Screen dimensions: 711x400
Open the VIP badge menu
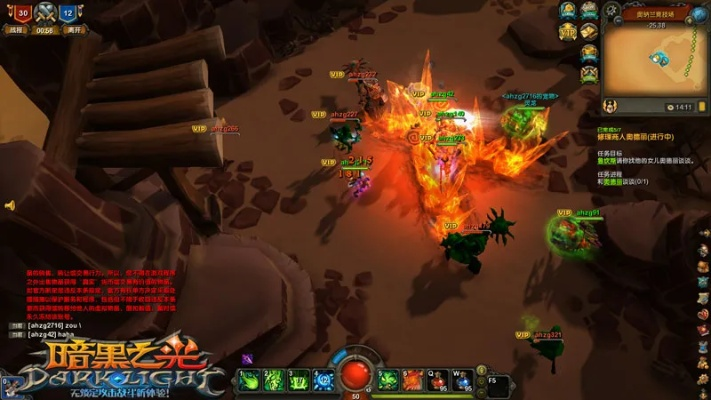click(568, 31)
